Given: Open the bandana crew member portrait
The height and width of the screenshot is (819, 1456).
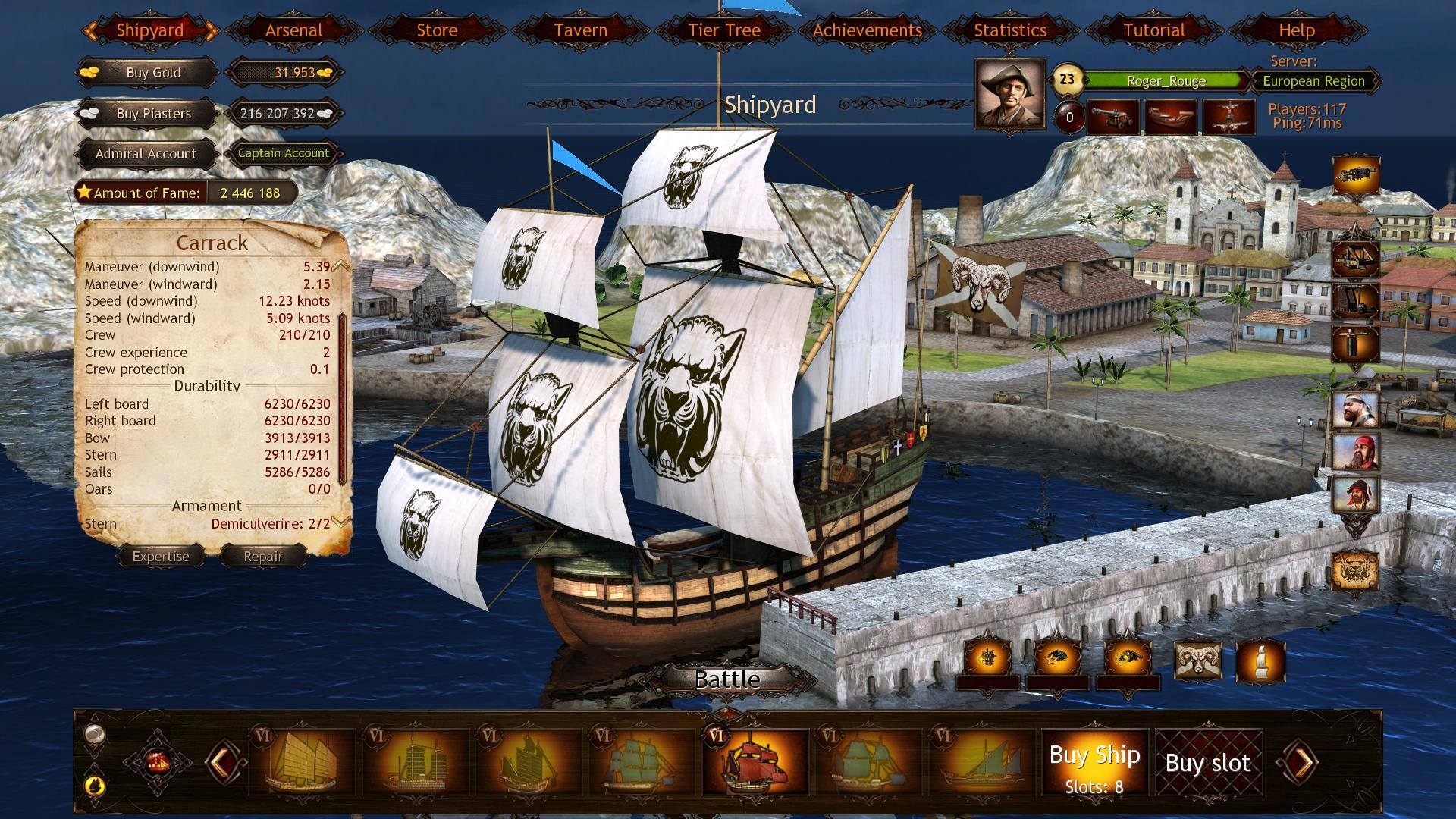Looking at the screenshot, I should point(1355,411).
